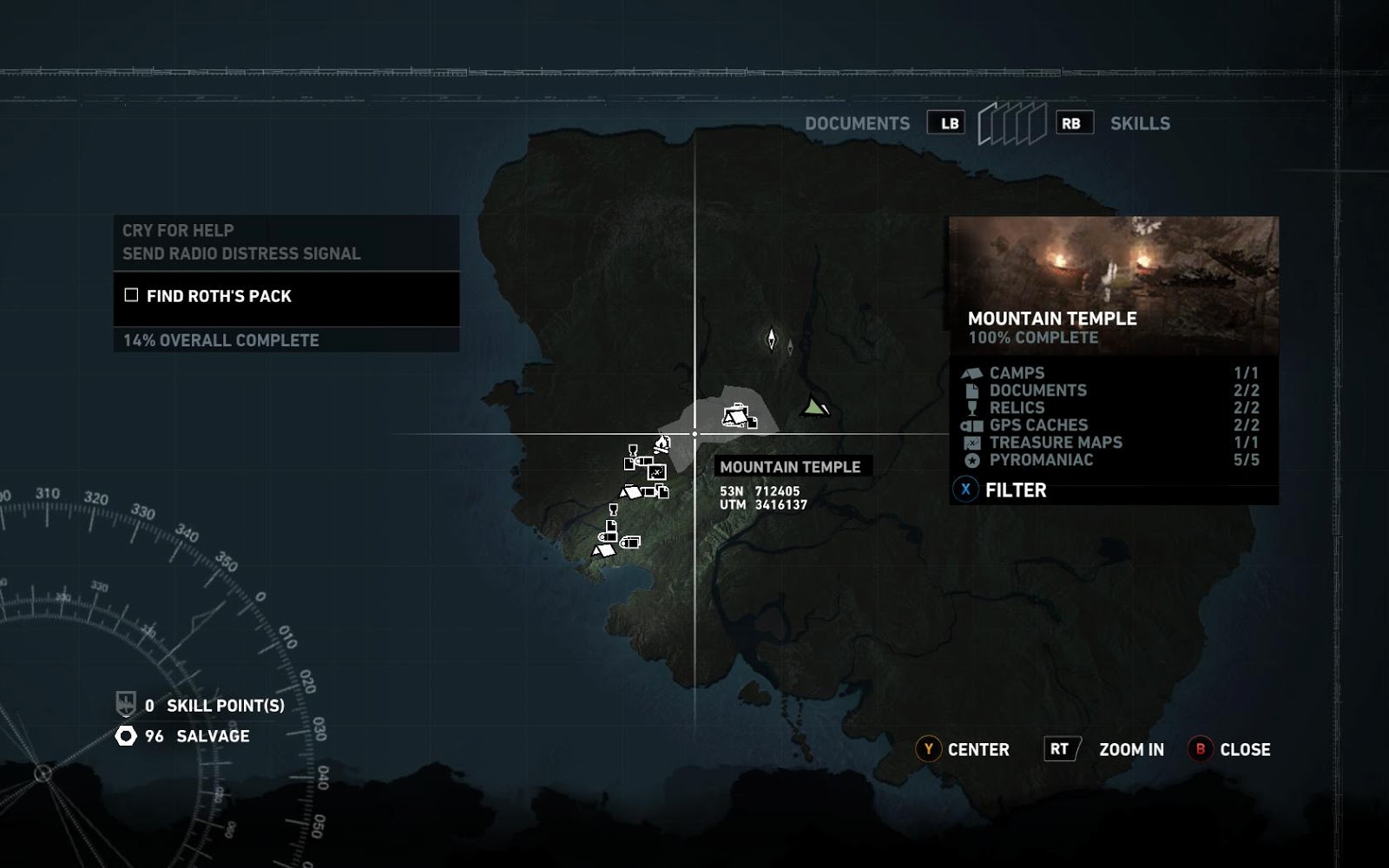This screenshot has width=1389, height=868.
Task: Select the Camps legend entry
Action: click(x=1017, y=373)
